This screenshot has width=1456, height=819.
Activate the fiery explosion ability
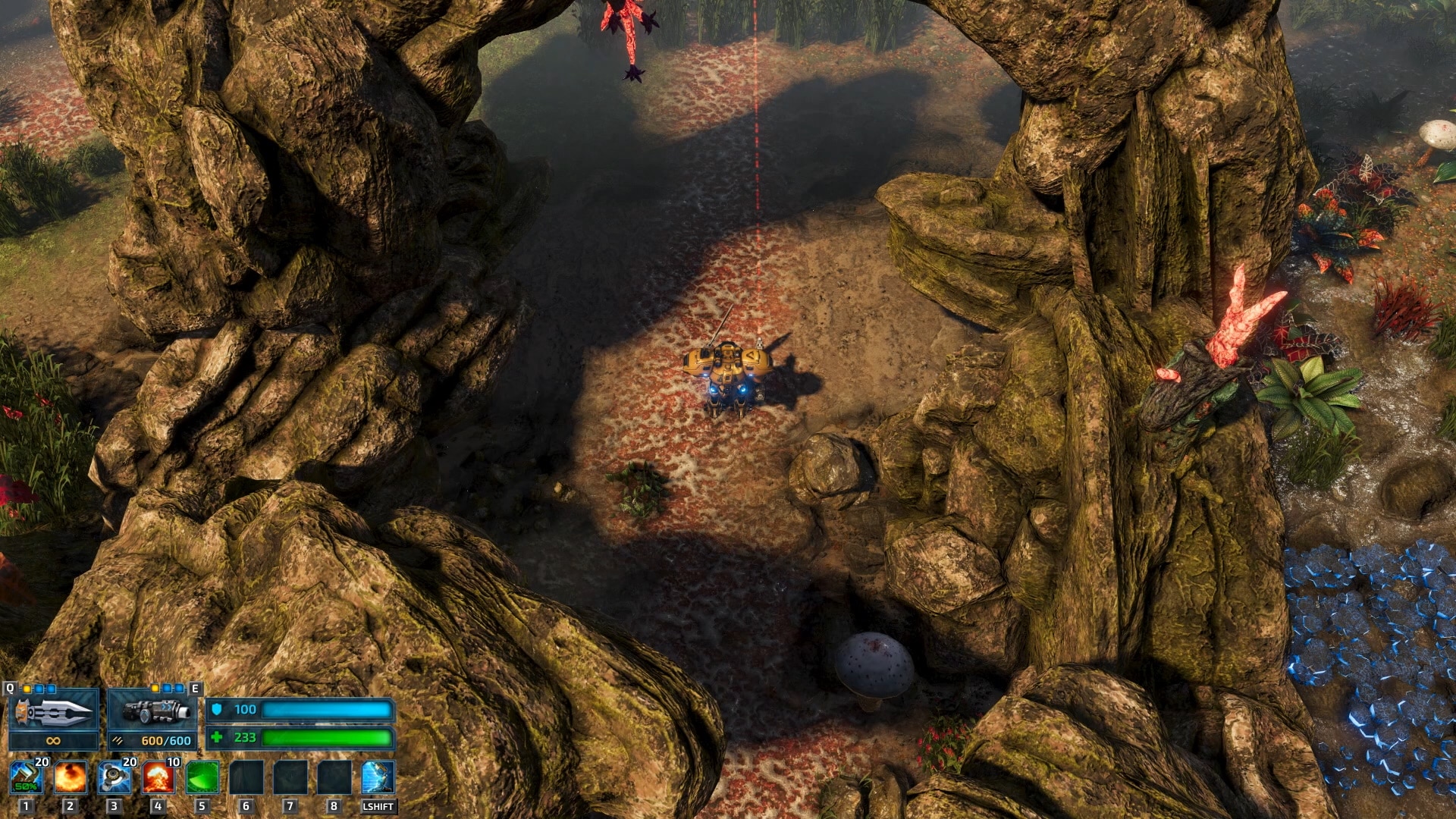[71, 777]
